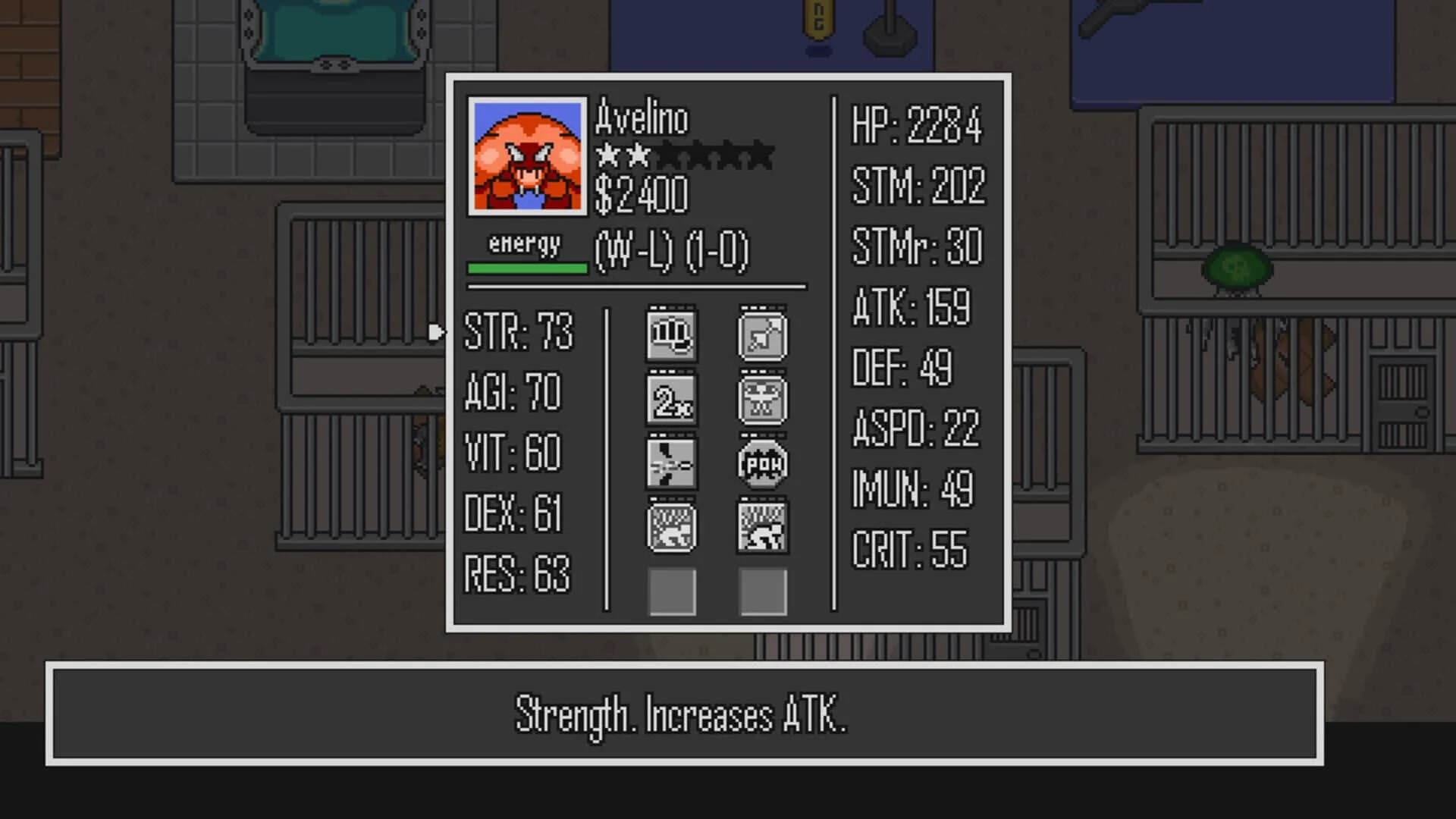Select the left crawling creature skill icon
The height and width of the screenshot is (819, 1456).
coord(670,527)
